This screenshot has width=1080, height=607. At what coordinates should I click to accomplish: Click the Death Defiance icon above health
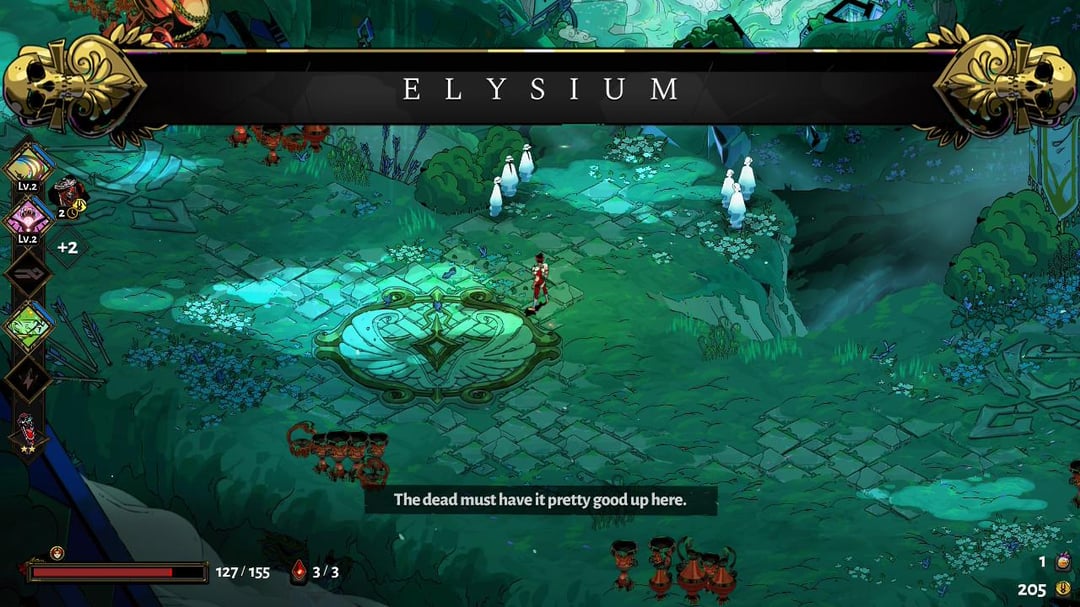coord(57,553)
